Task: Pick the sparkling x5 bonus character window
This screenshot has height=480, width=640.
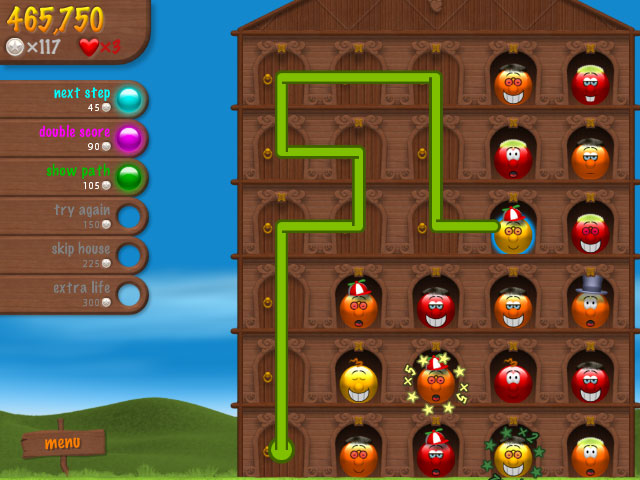Action: pos(436,381)
